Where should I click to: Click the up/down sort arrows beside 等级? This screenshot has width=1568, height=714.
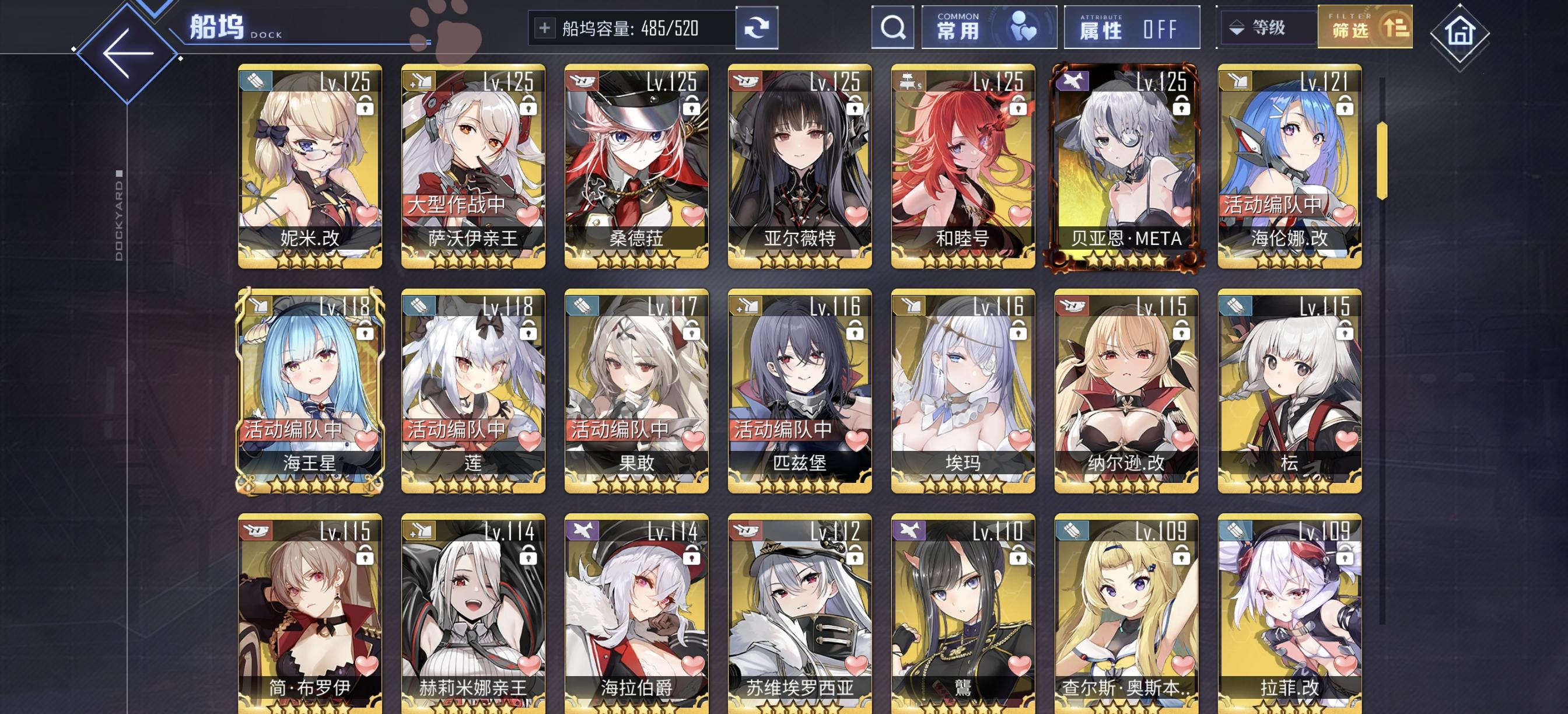tap(1237, 28)
